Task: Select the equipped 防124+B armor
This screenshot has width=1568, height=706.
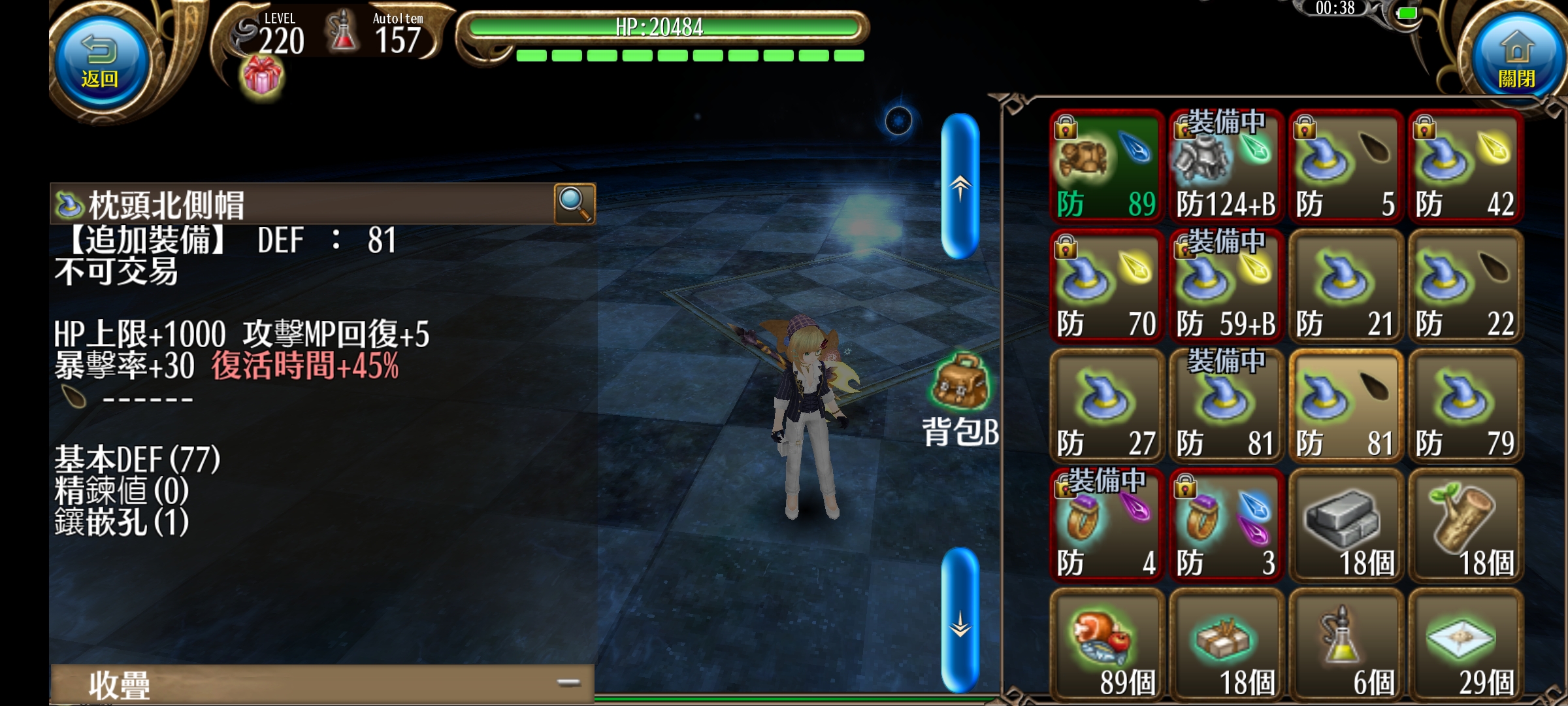Action: coord(1226,167)
